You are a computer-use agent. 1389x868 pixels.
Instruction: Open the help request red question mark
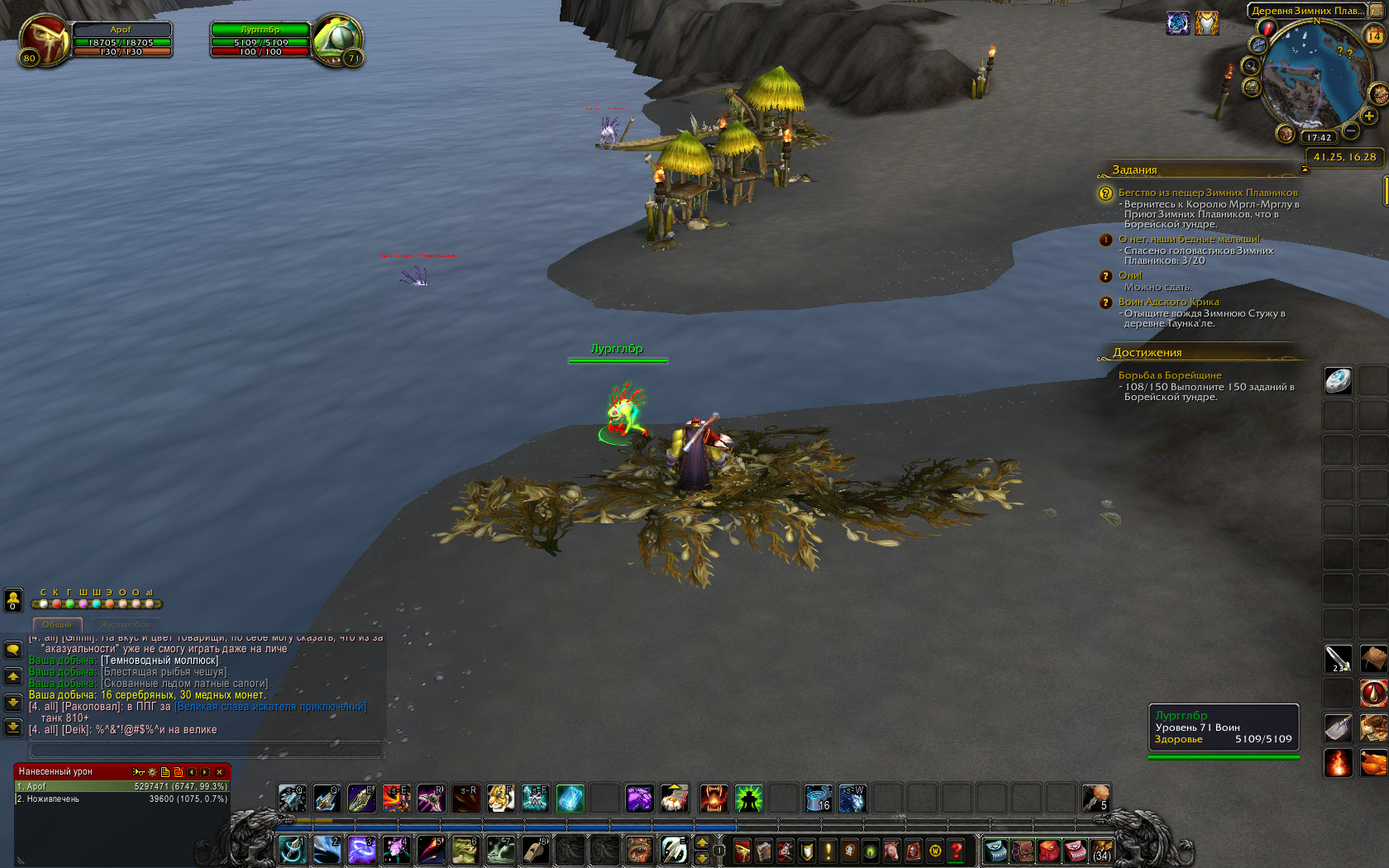(x=956, y=850)
